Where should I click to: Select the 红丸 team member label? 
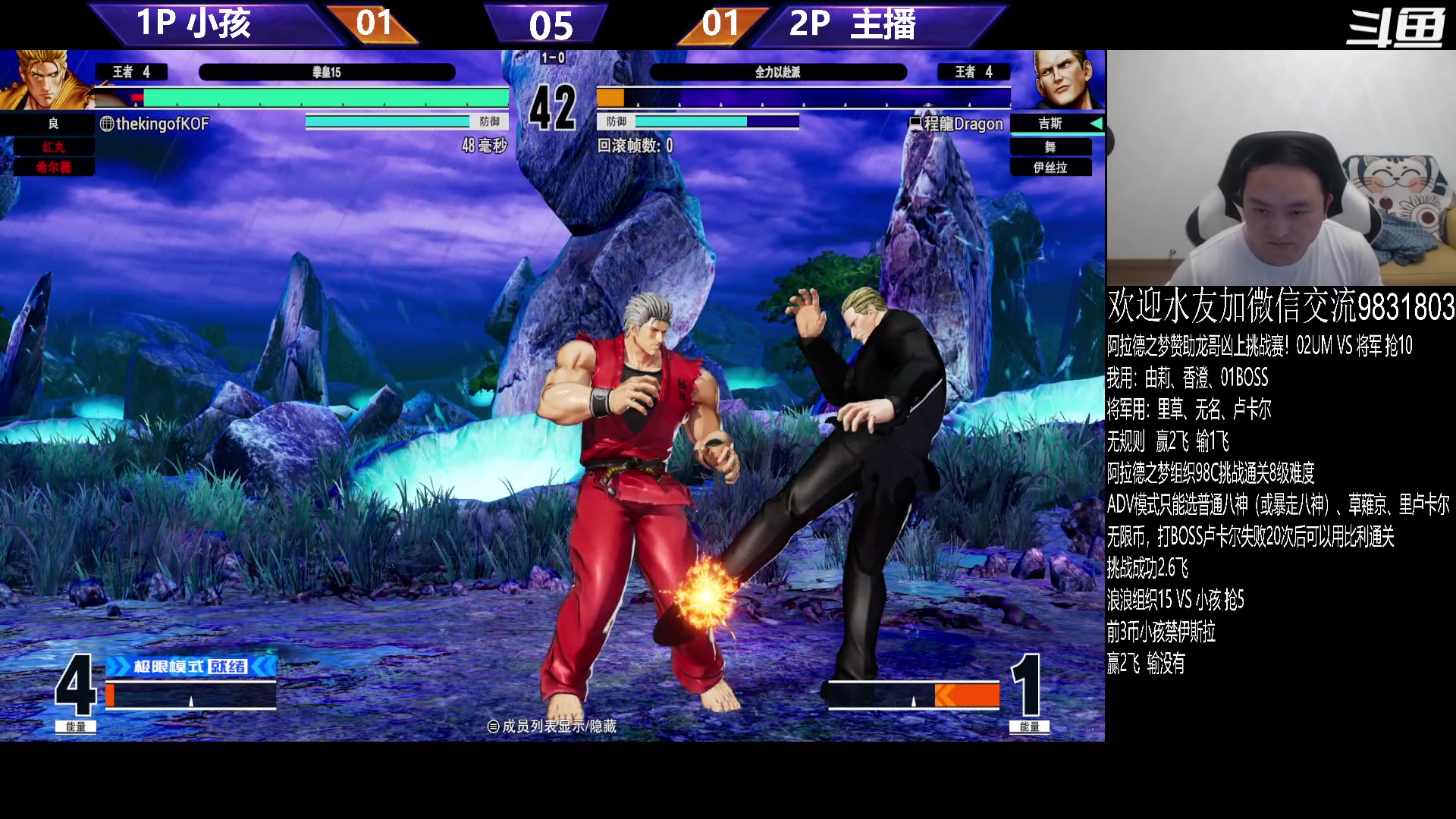(x=54, y=146)
